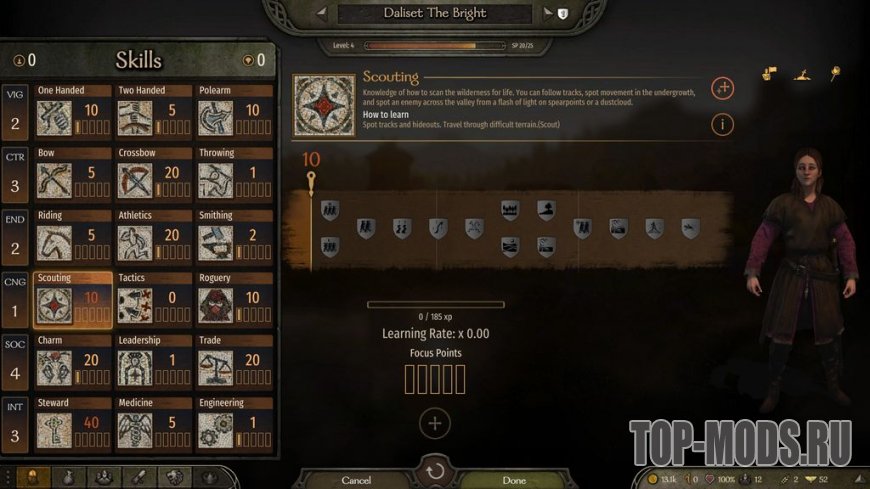Screen dimensions: 870x489
Task: Open the Scouting info button
Action: pyautogui.click(x=722, y=124)
